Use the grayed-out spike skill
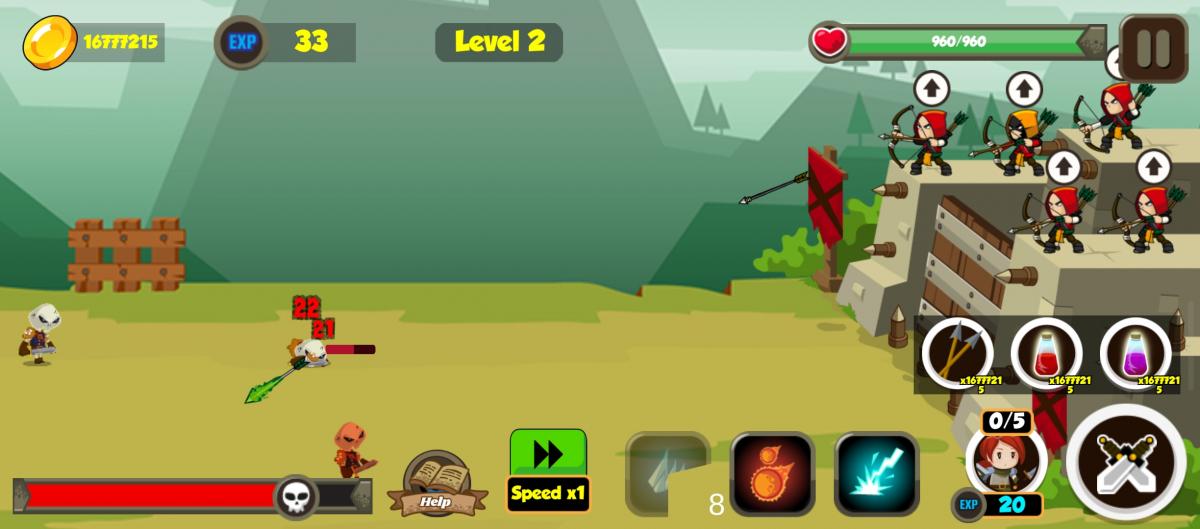 (667, 473)
